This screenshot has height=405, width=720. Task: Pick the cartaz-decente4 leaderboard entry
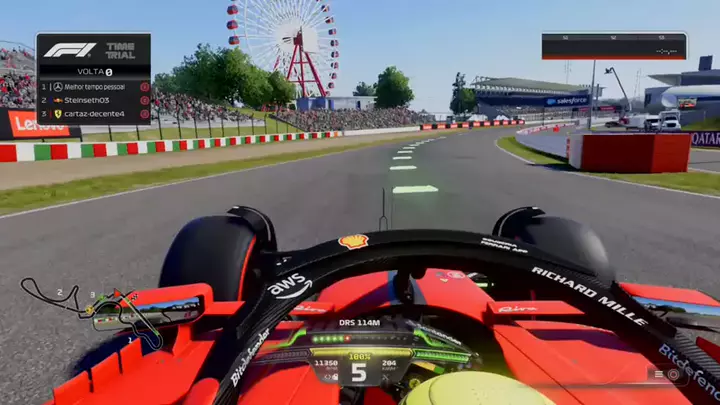point(94,113)
